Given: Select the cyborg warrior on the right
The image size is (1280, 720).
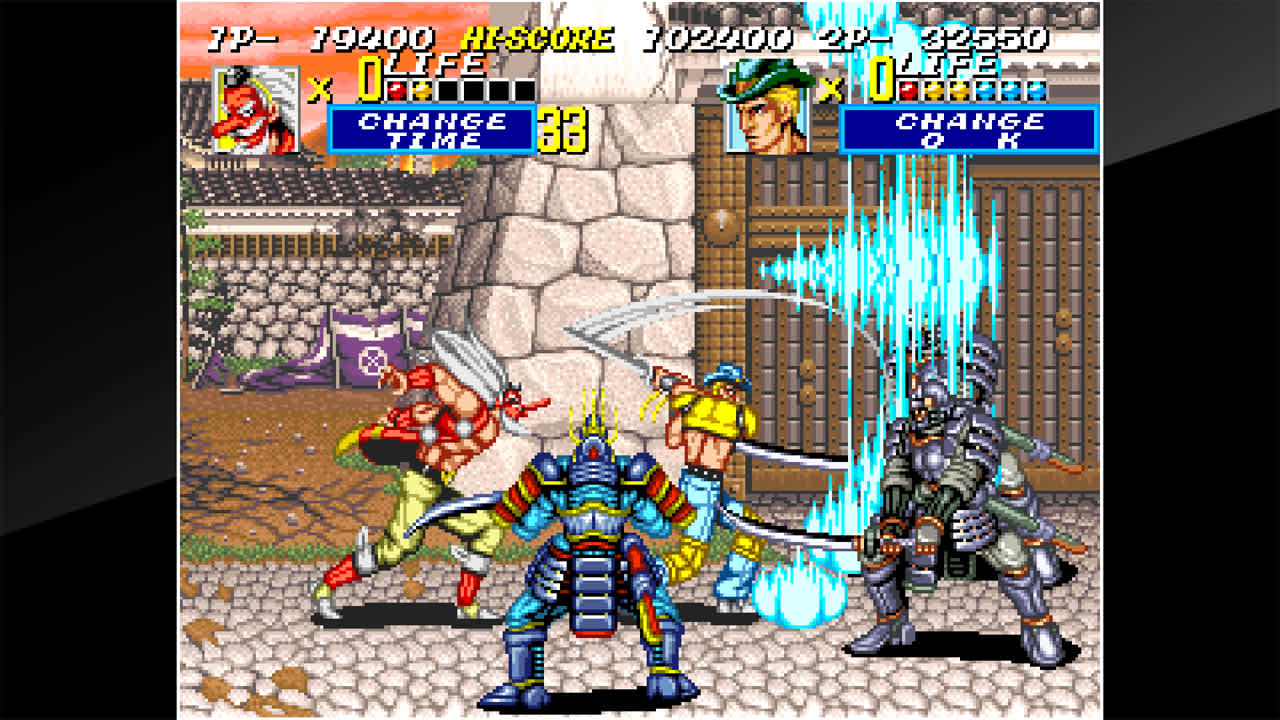Looking at the screenshot, I should [x=930, y=500].
